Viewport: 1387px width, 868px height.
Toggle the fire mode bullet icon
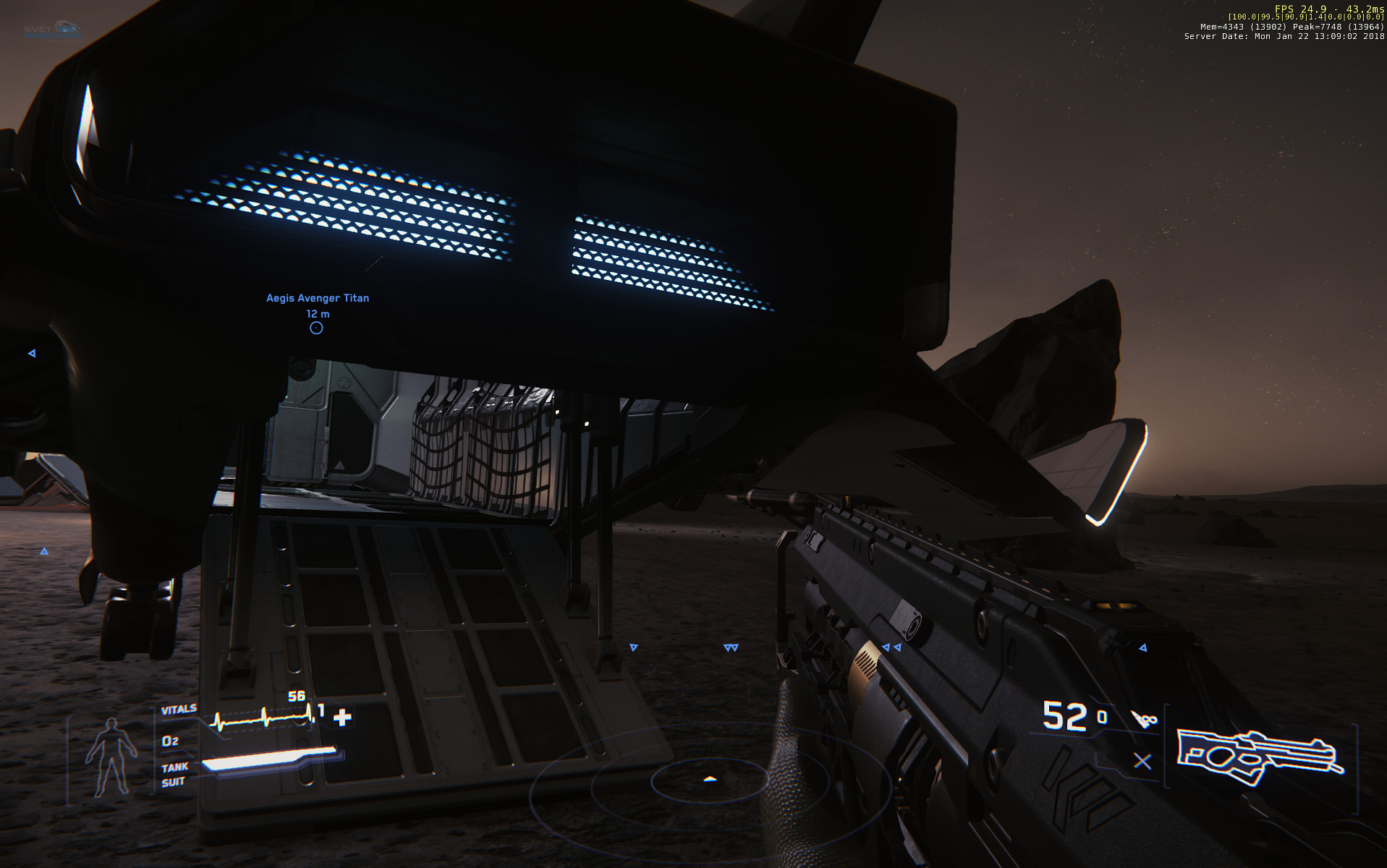tap(1144, 718)
